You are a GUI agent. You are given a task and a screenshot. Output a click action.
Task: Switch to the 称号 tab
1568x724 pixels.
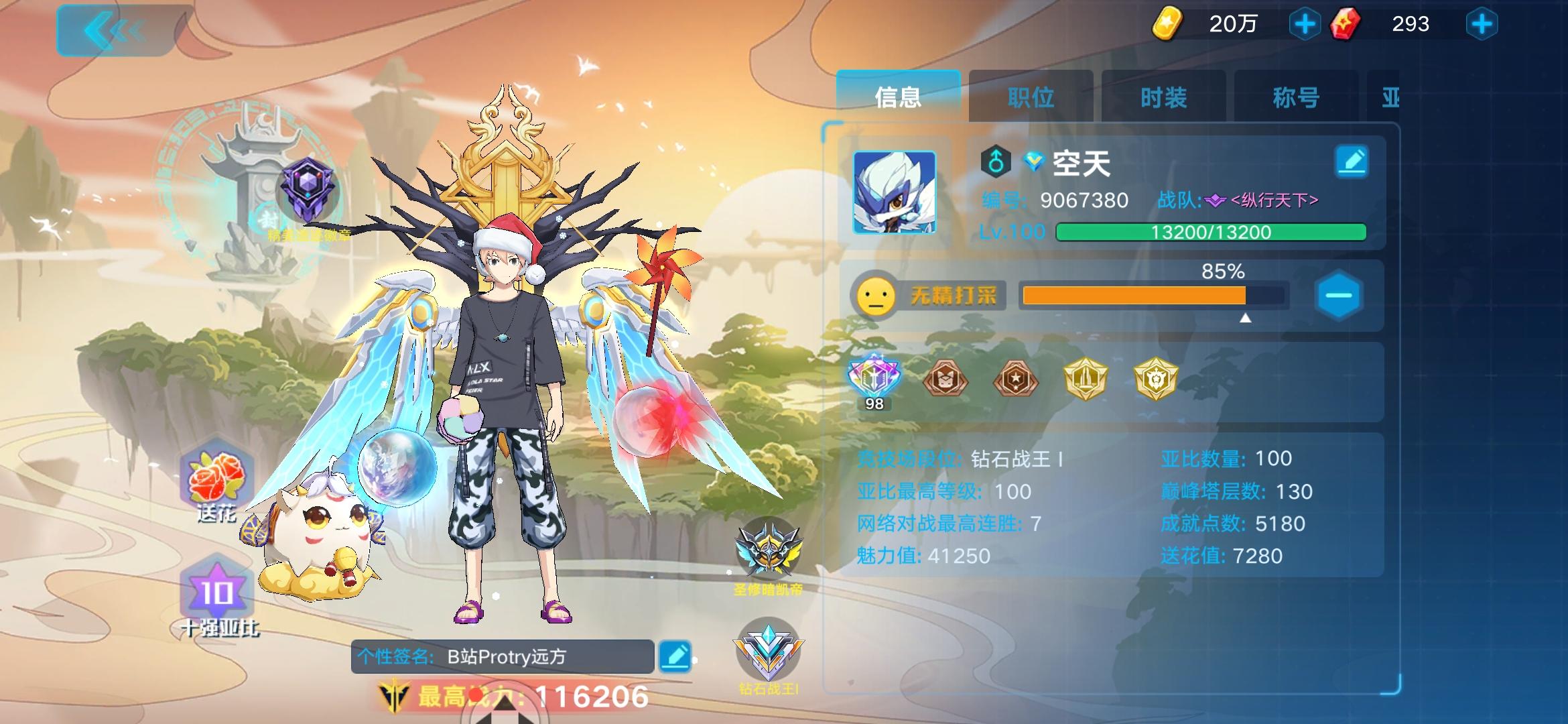(x=1294, y=97)
